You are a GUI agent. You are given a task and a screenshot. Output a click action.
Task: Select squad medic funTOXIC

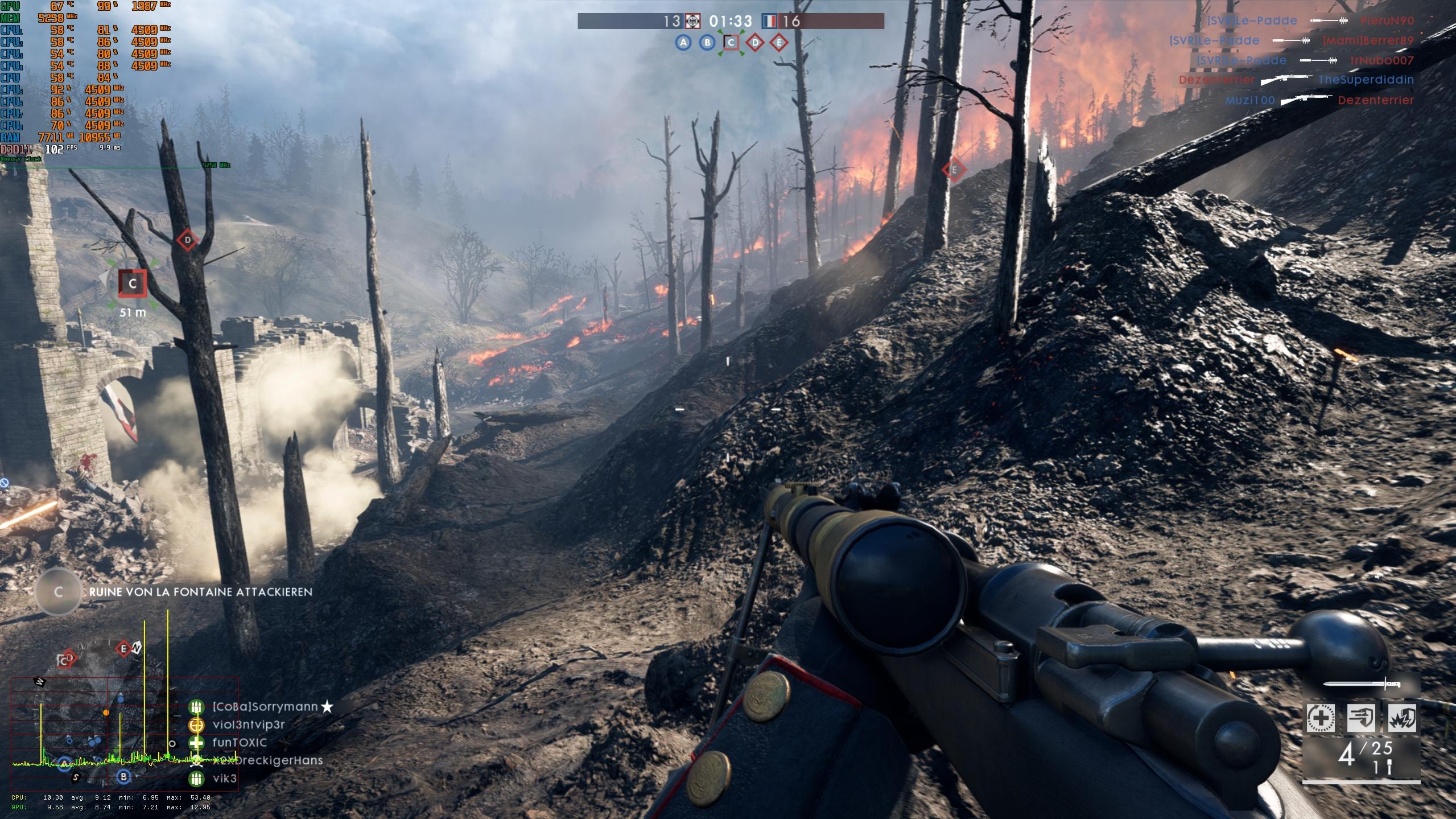pos(239,743)
